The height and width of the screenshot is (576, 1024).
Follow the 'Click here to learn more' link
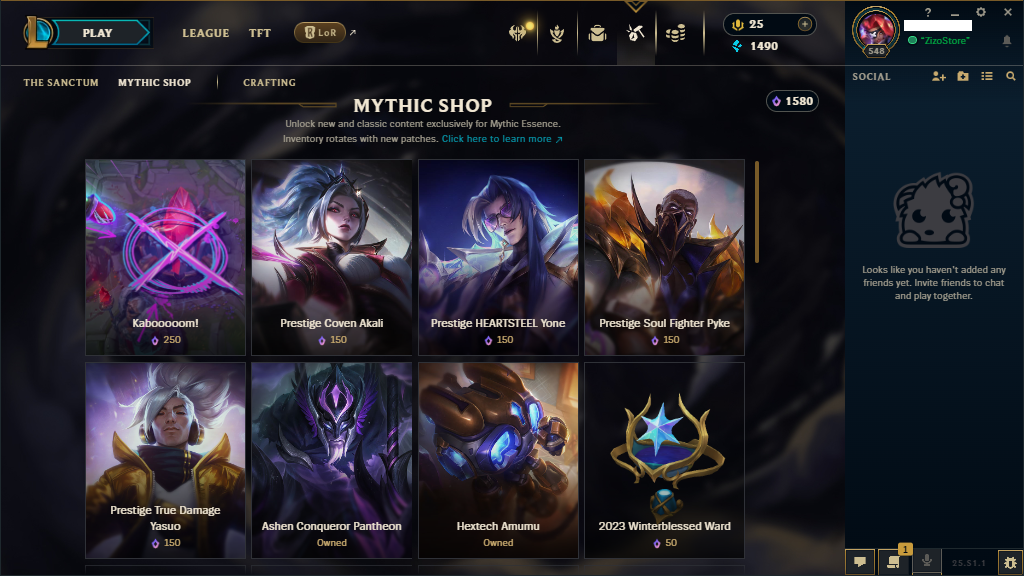[x=502, y=139]
